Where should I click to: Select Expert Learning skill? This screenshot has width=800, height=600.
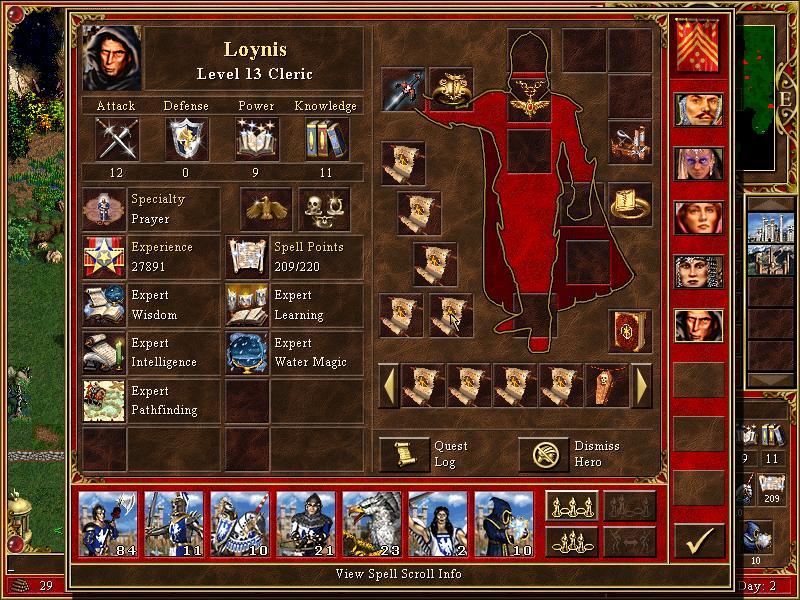246,305
